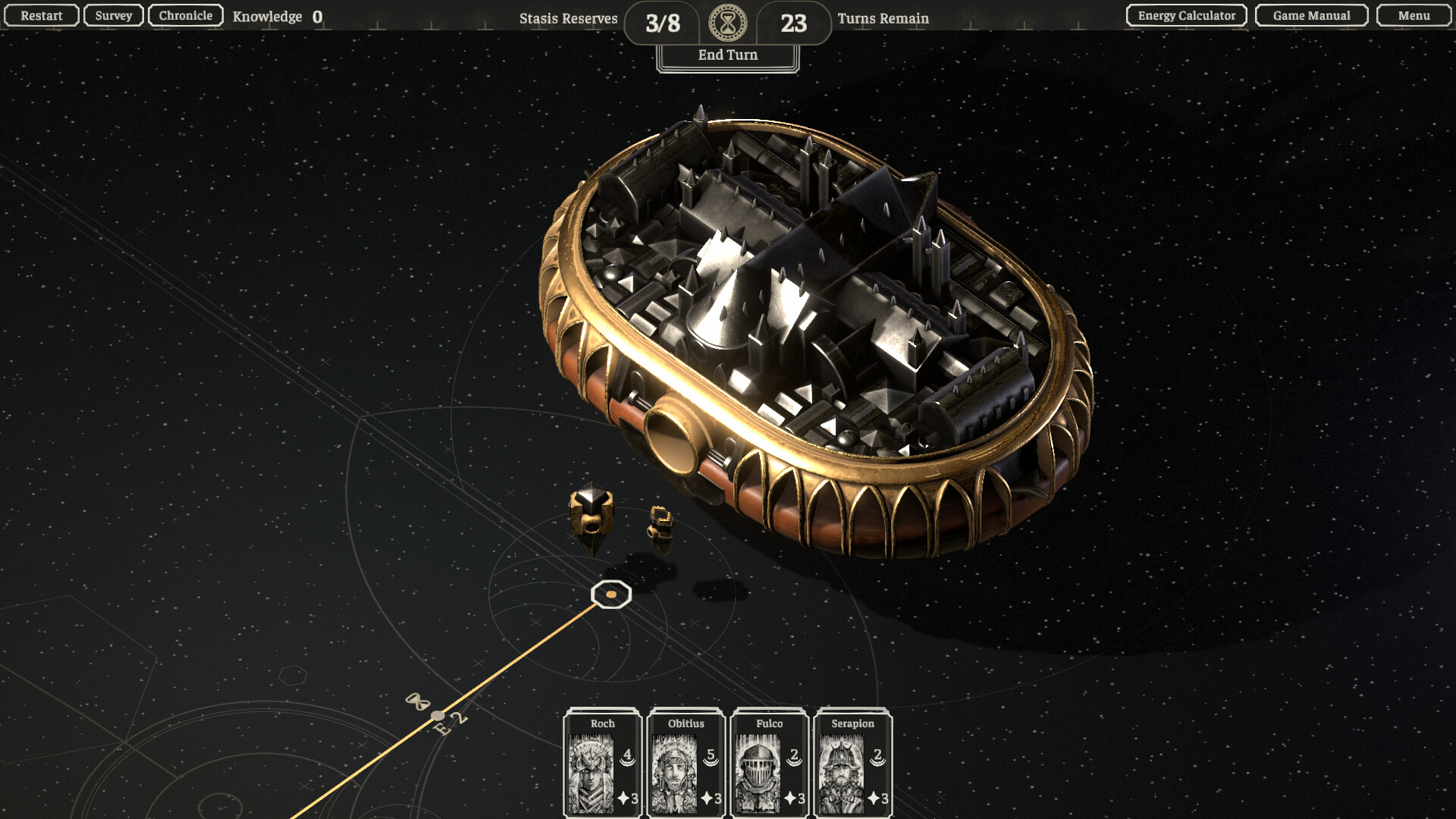Open the Chronicle log
Viewport: 1456px width, 819px height.
[x=186, y=16]
